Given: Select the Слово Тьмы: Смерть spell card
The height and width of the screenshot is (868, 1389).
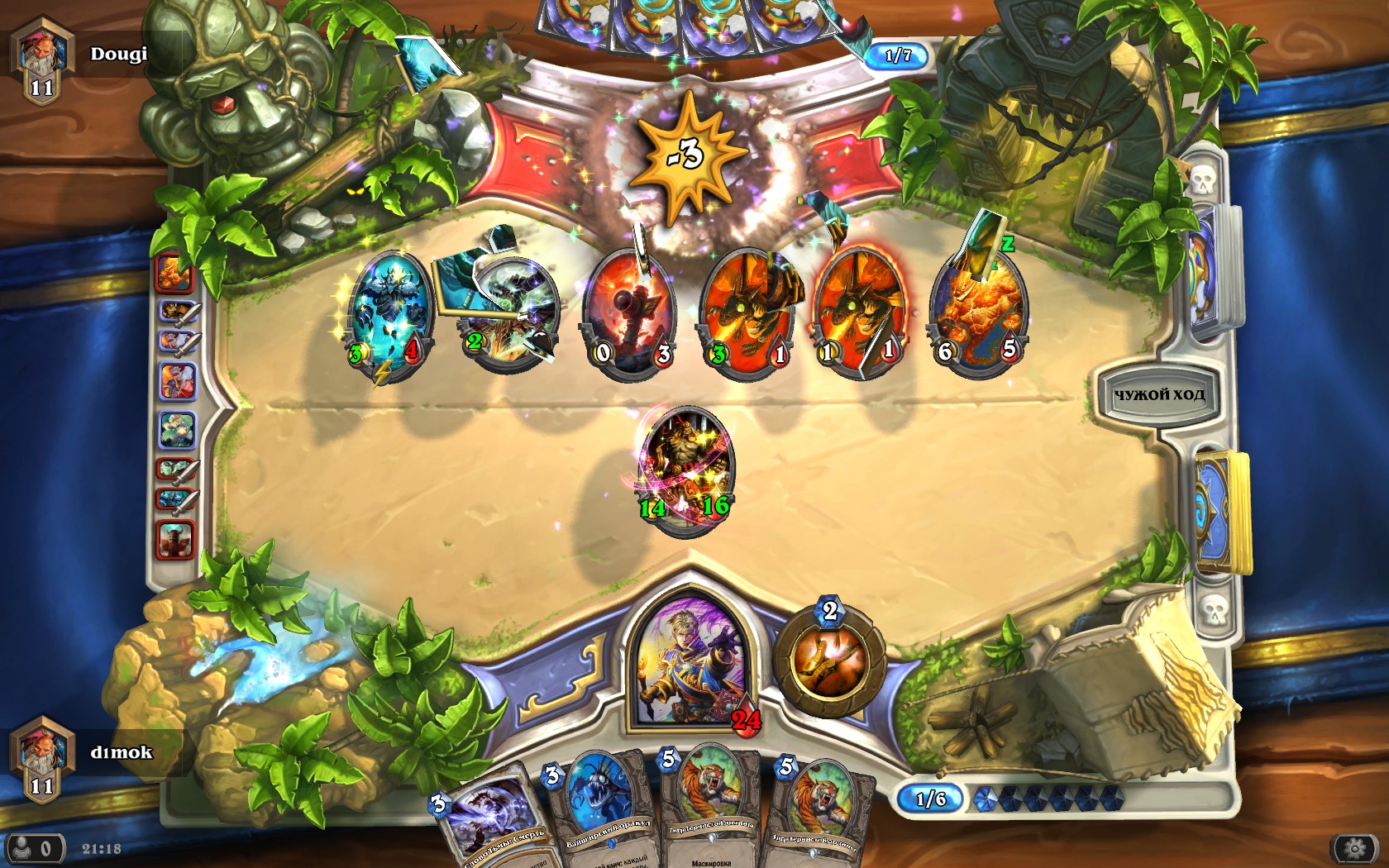Looking at the screenshot, I should [x=489, y=818].
